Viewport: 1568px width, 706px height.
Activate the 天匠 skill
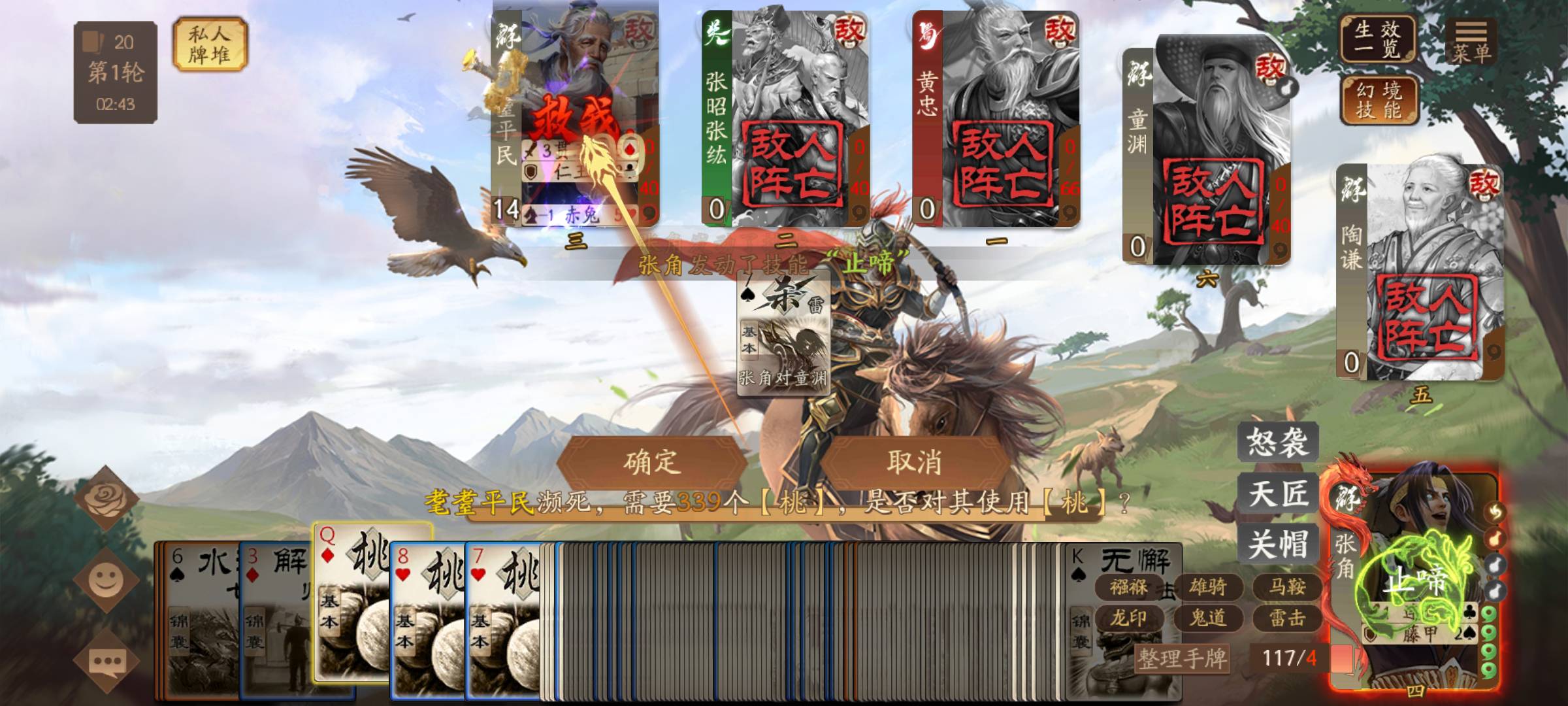click(1277, 493)
